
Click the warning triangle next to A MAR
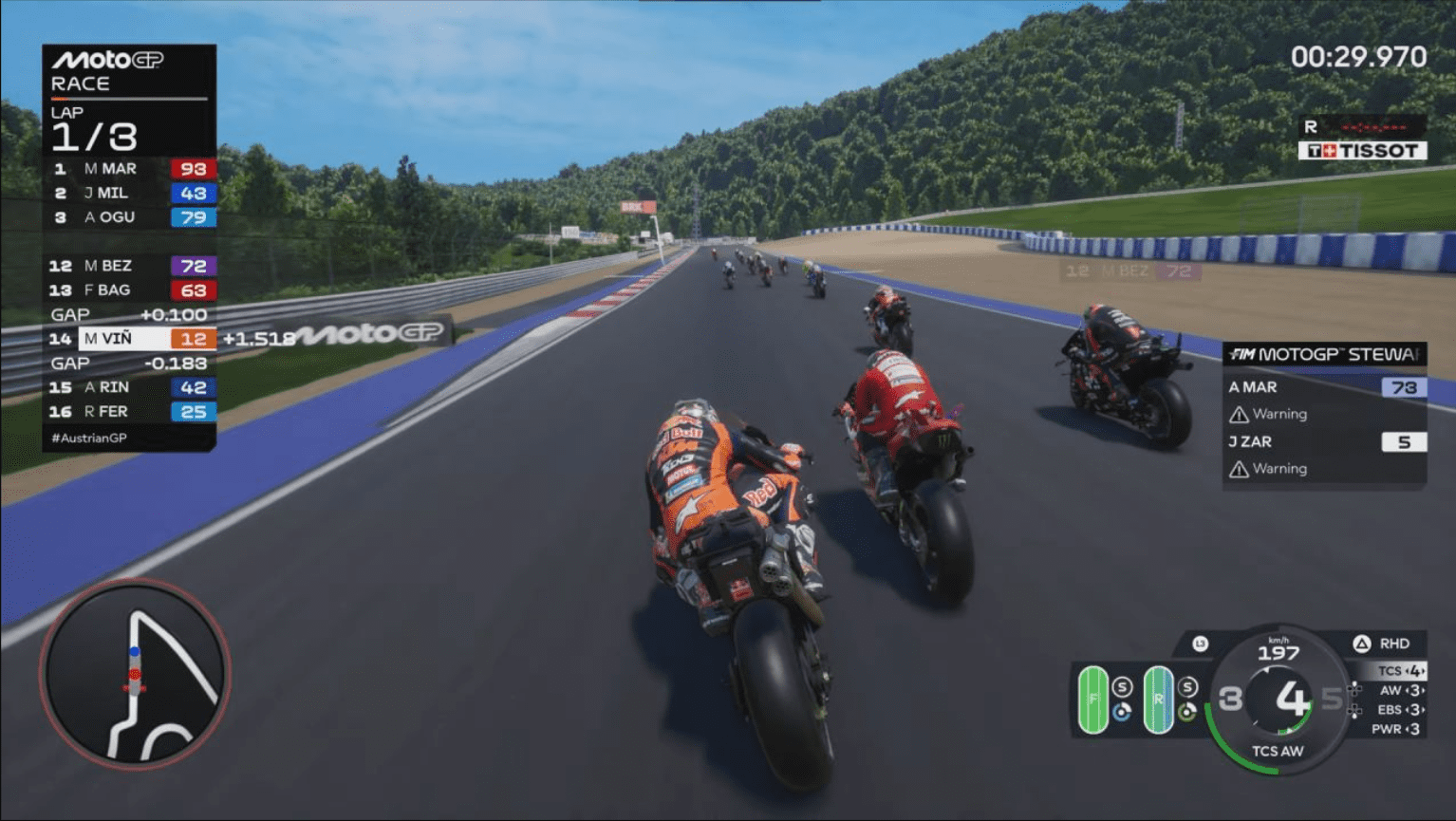pyautogui.click(x=1240, y=415)
